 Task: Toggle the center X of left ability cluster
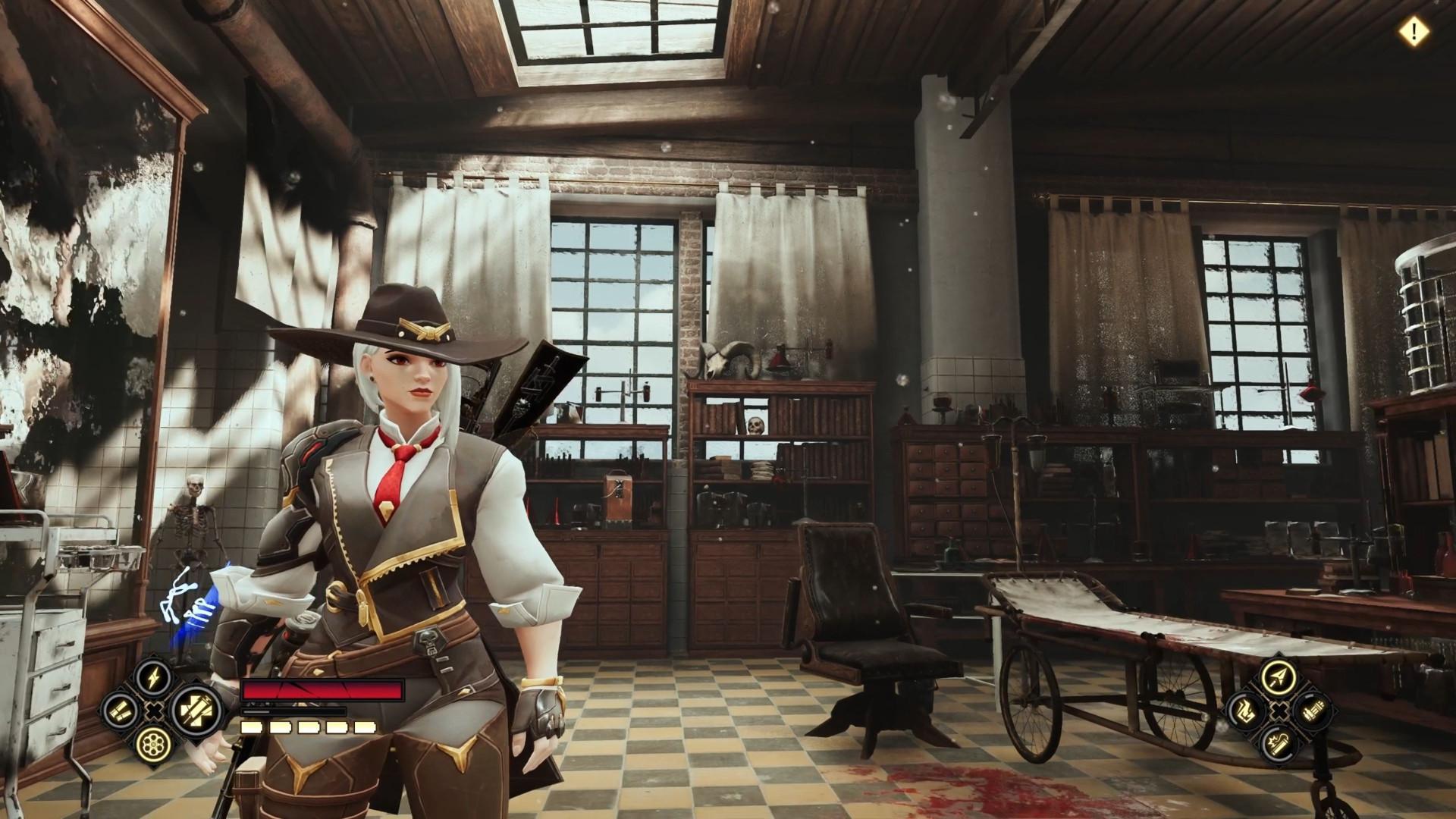[x=155, y=711]
